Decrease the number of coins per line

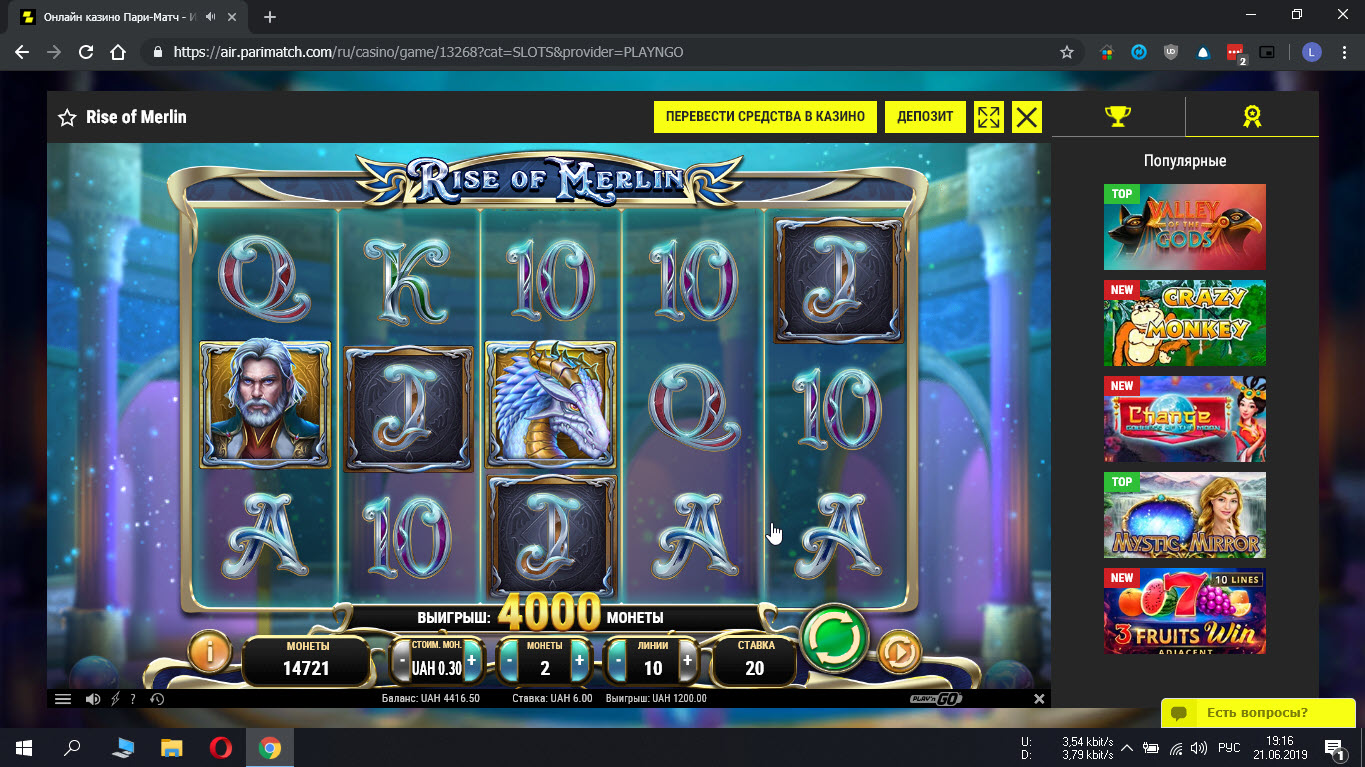(x=509, y=661)
